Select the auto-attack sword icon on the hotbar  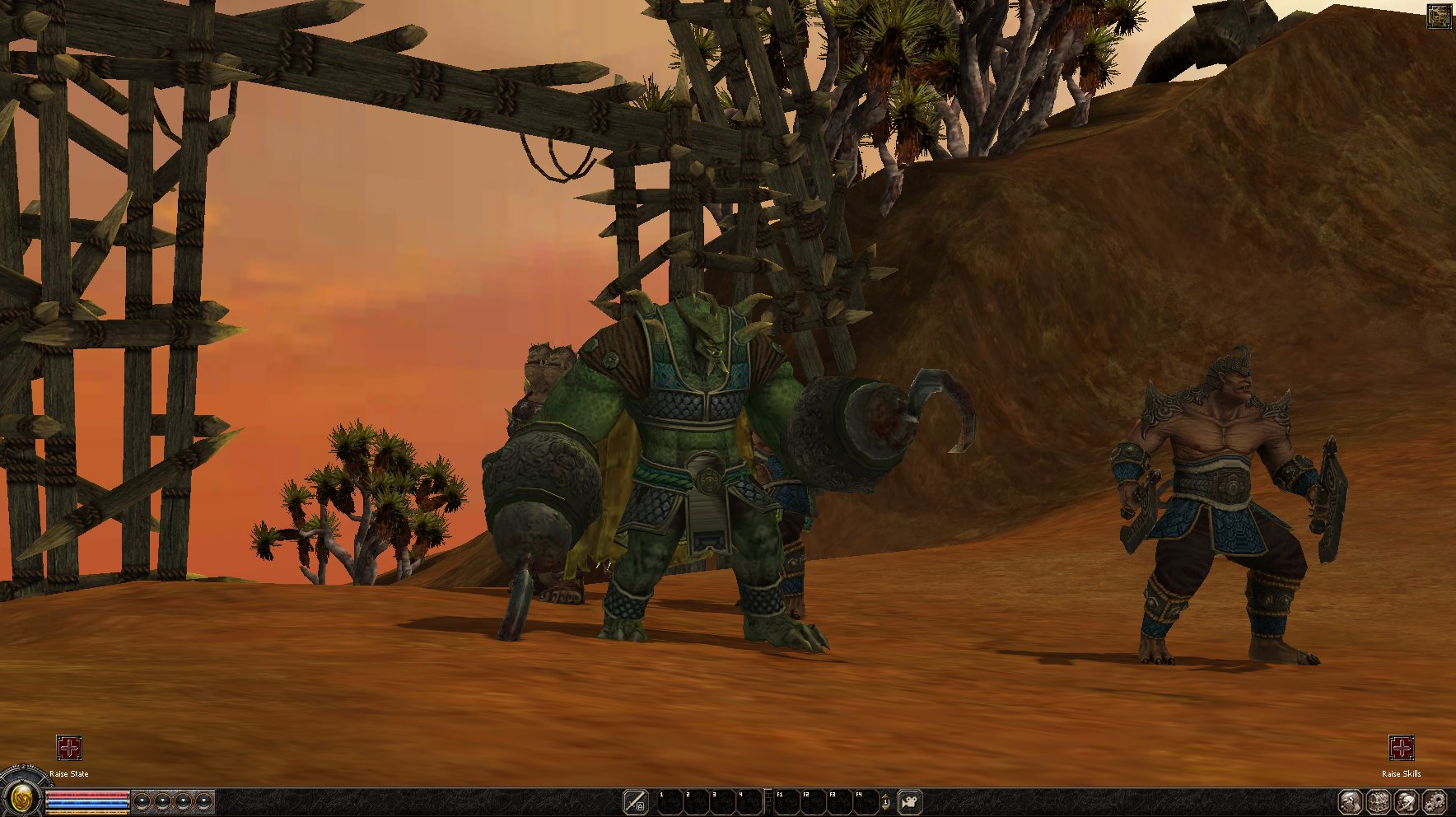637,800
